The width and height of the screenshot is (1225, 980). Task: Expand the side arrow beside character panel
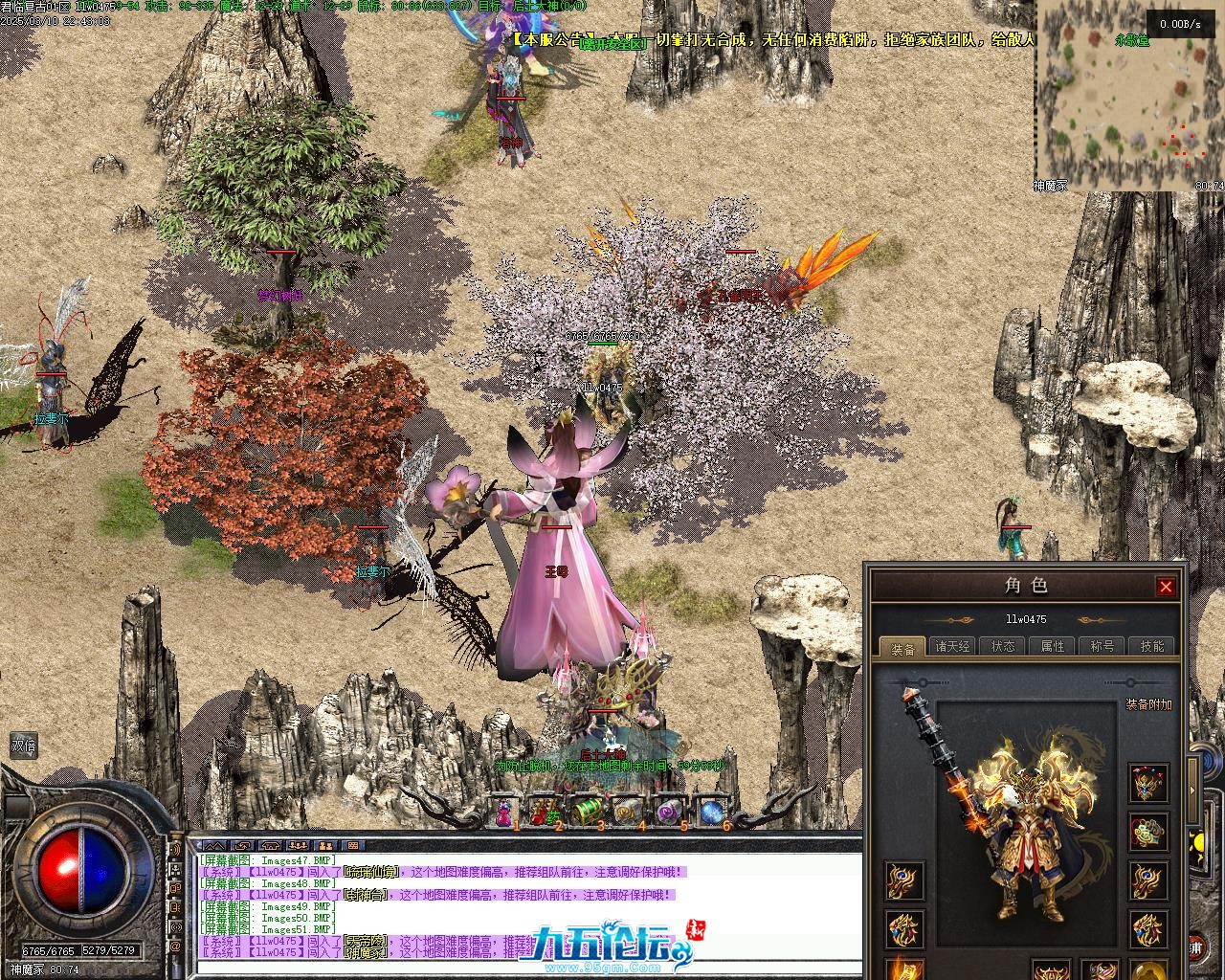(x=1192, y=791)
